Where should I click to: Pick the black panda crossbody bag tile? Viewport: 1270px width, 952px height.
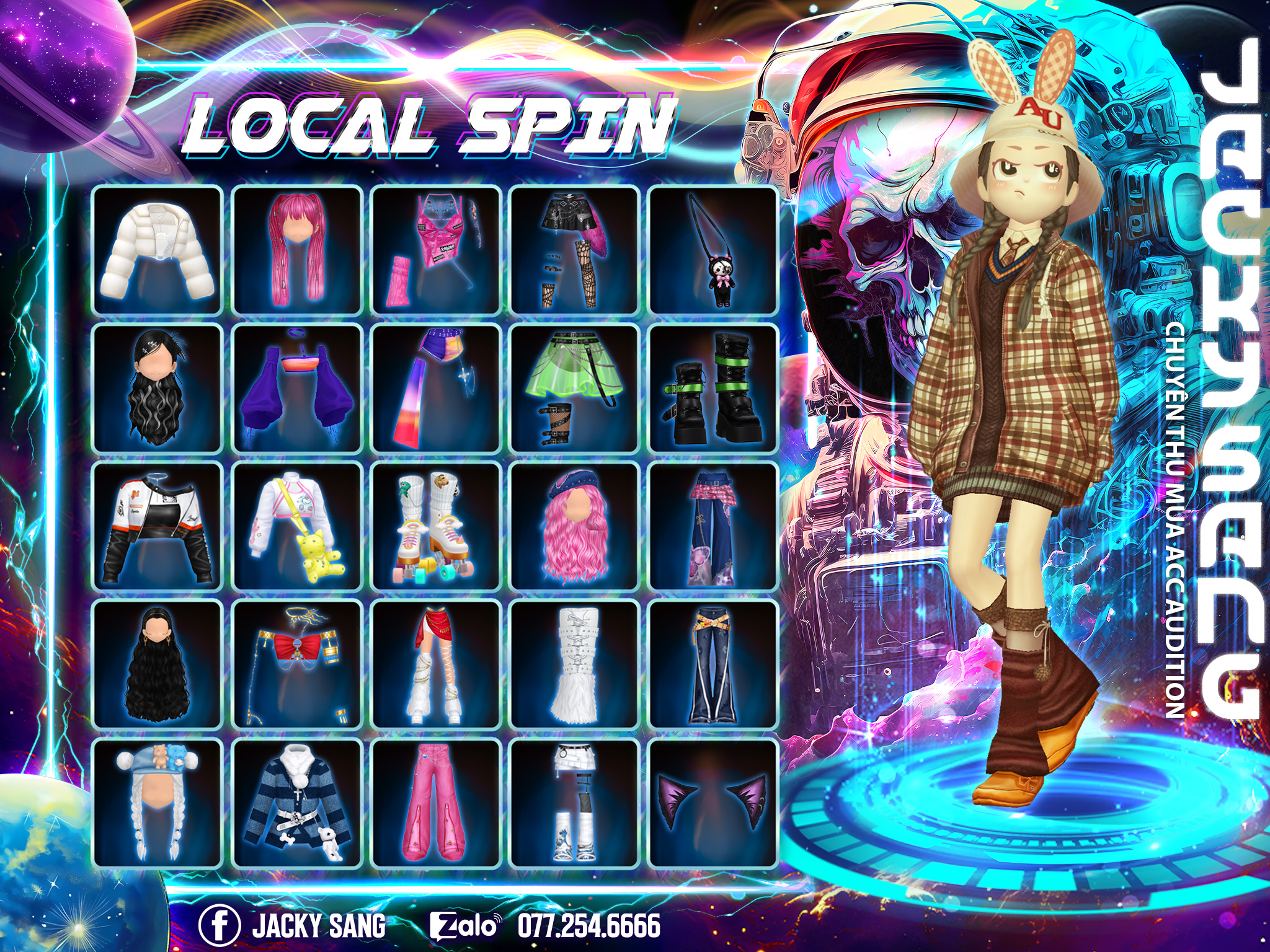(x=713, y=250)
